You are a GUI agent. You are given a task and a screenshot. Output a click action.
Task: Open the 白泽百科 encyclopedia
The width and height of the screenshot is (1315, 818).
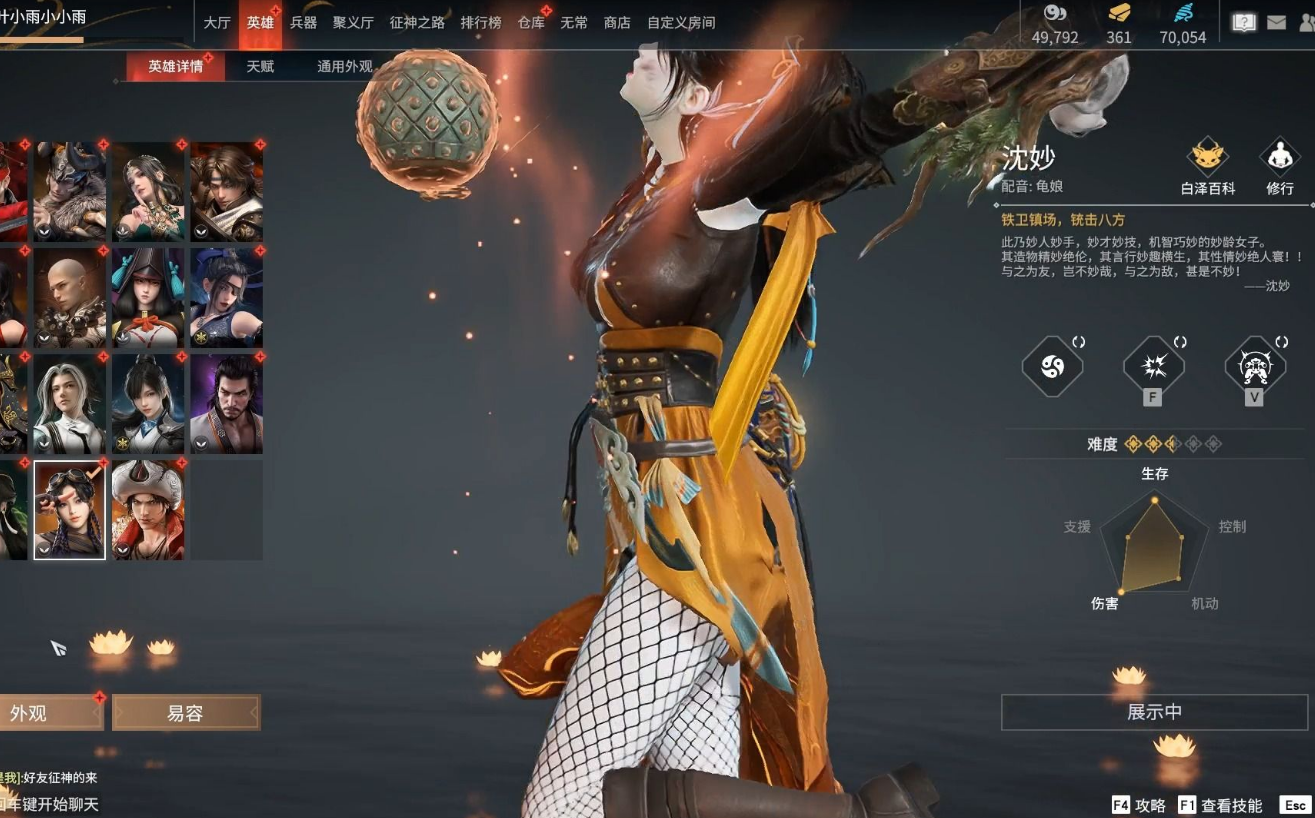point(1208,166)
